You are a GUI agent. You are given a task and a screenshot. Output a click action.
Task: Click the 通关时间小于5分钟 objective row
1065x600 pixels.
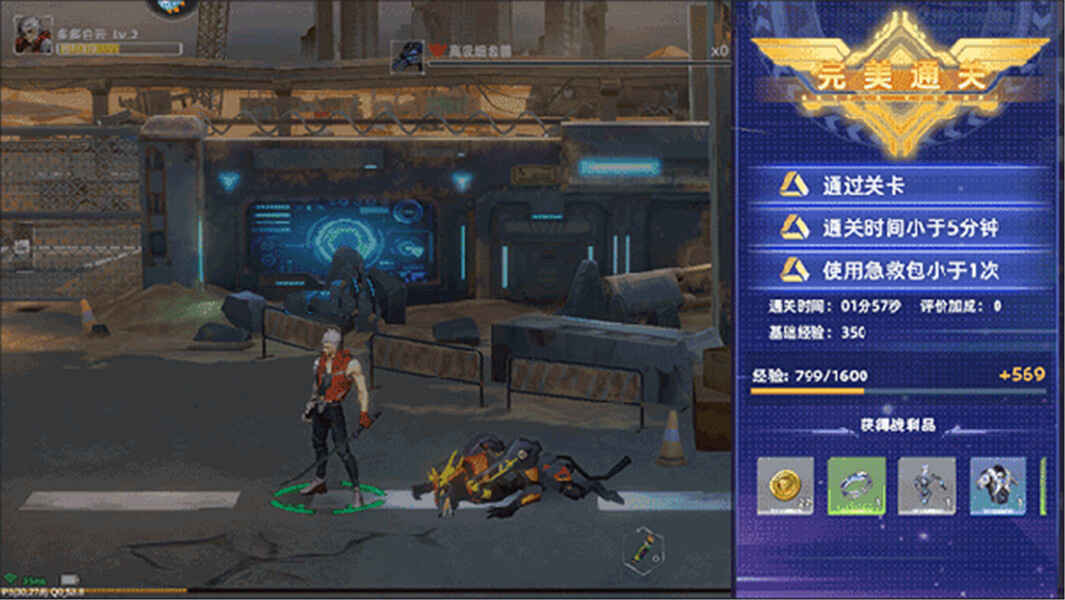click(898, 228)
